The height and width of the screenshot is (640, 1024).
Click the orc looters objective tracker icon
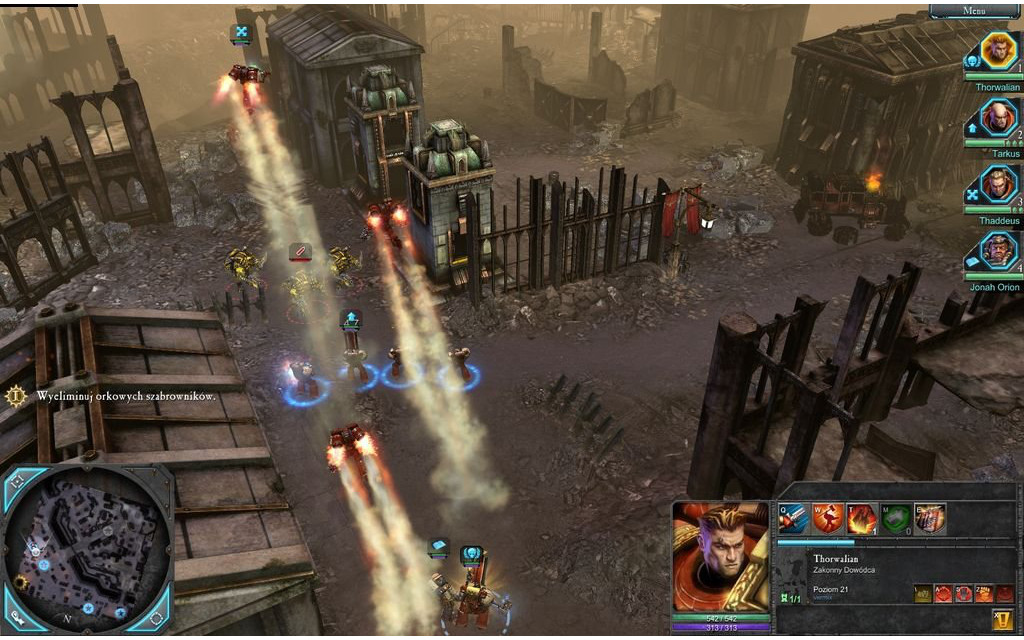point(16,396)
